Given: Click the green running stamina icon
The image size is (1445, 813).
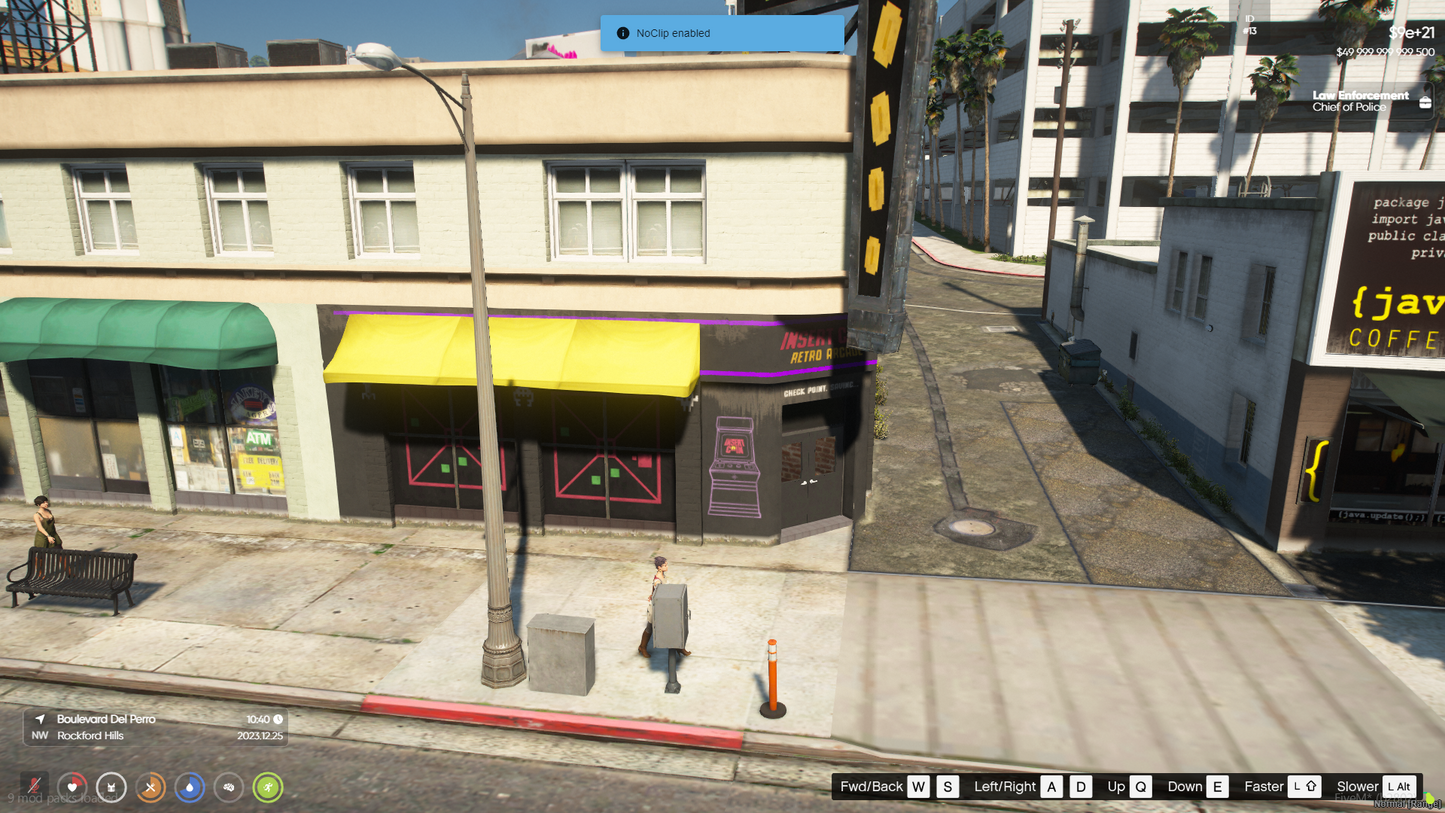Looking at the screenshot, I should click(x=267, y=787).
